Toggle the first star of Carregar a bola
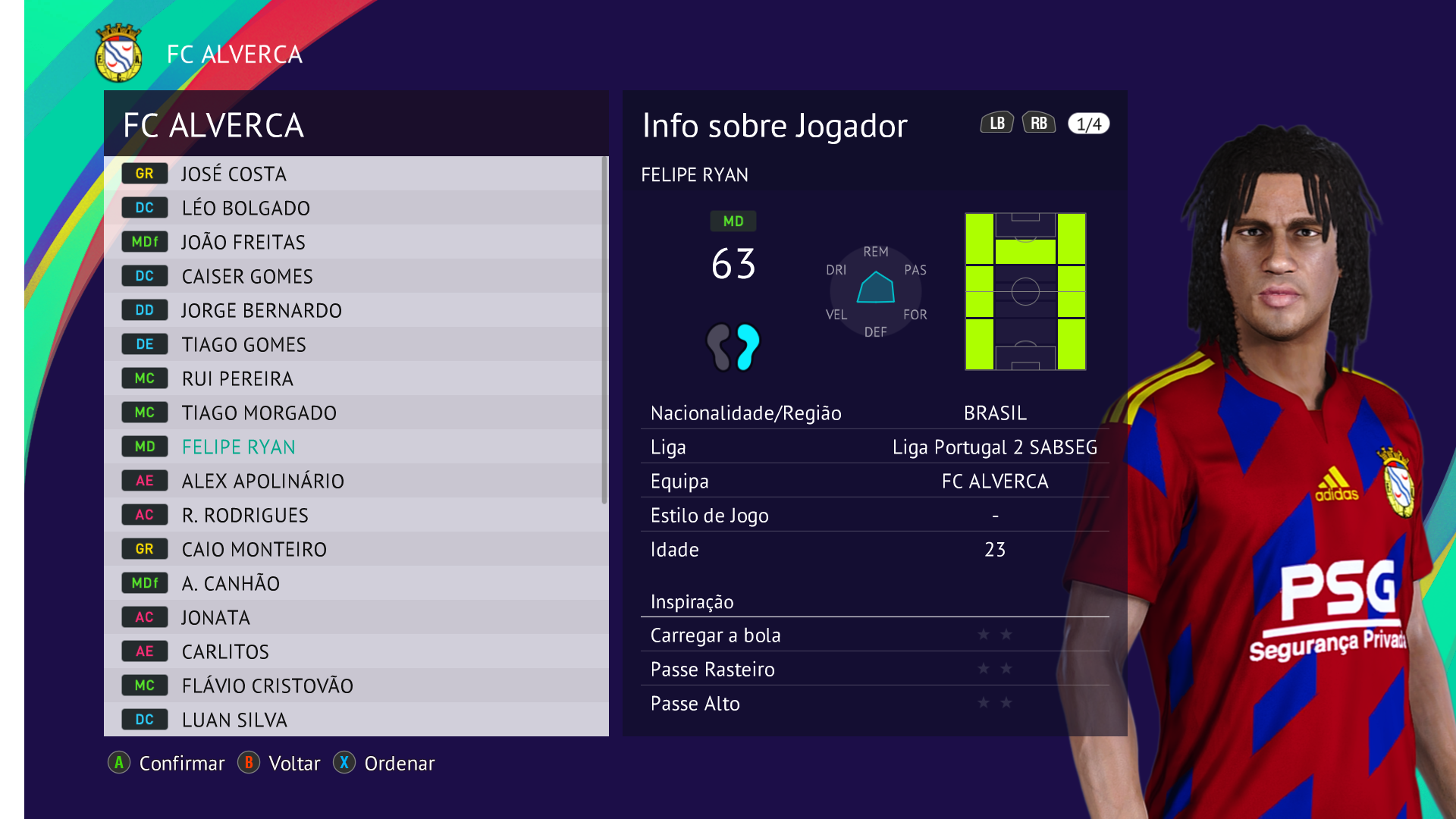Viewport: 1456px width, 819px height. pos(982,635)
